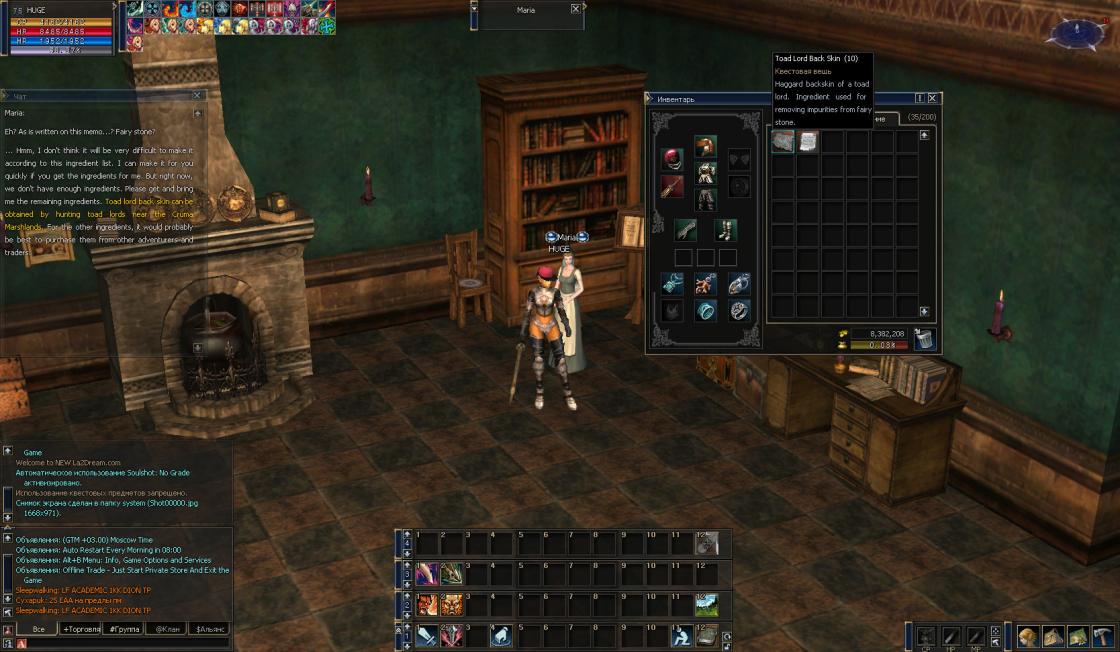
Task: Select the Toad Lord Back Skin item
Action: pos(783,142)
